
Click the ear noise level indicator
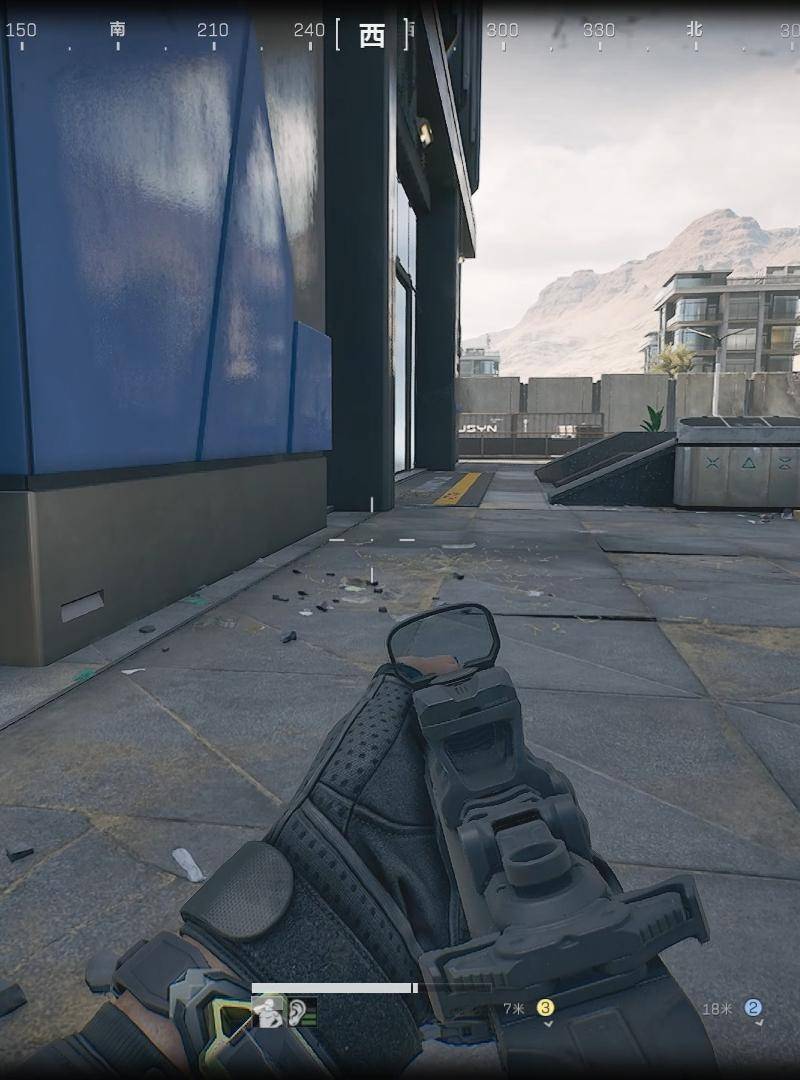(301, 1013)
